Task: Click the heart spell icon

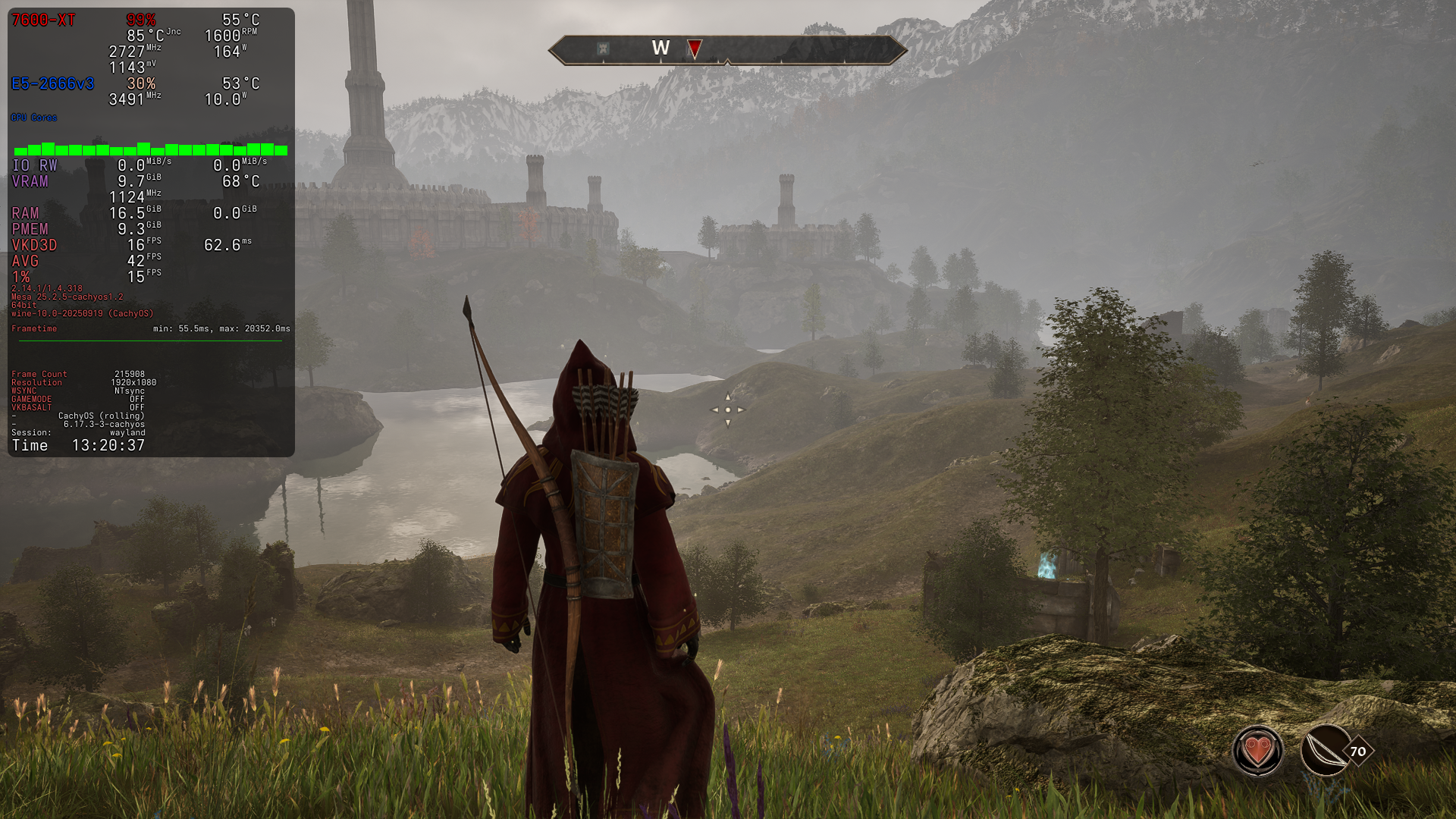Action: tap(1257, 751)
